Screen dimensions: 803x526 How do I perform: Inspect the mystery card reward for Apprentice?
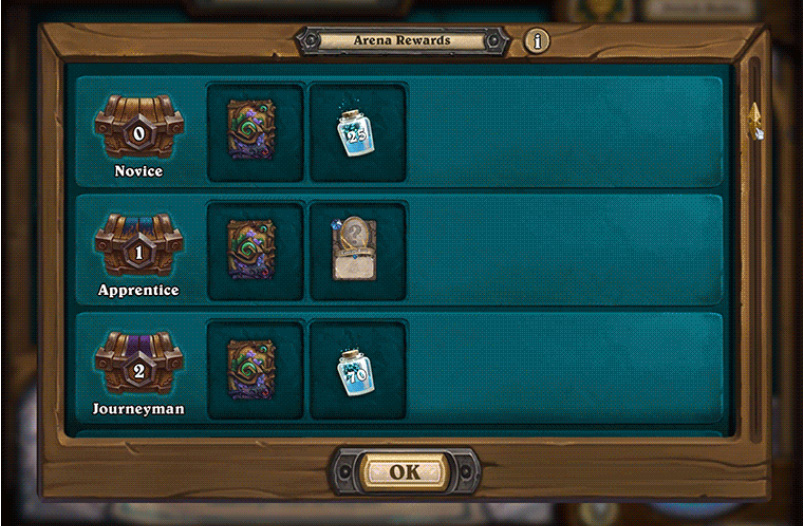[x=358, y=250]
